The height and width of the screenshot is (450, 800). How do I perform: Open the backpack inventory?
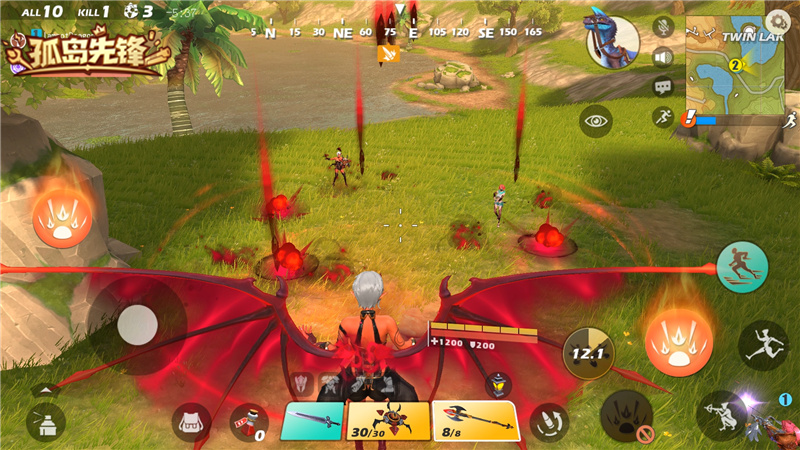(191, 422)
